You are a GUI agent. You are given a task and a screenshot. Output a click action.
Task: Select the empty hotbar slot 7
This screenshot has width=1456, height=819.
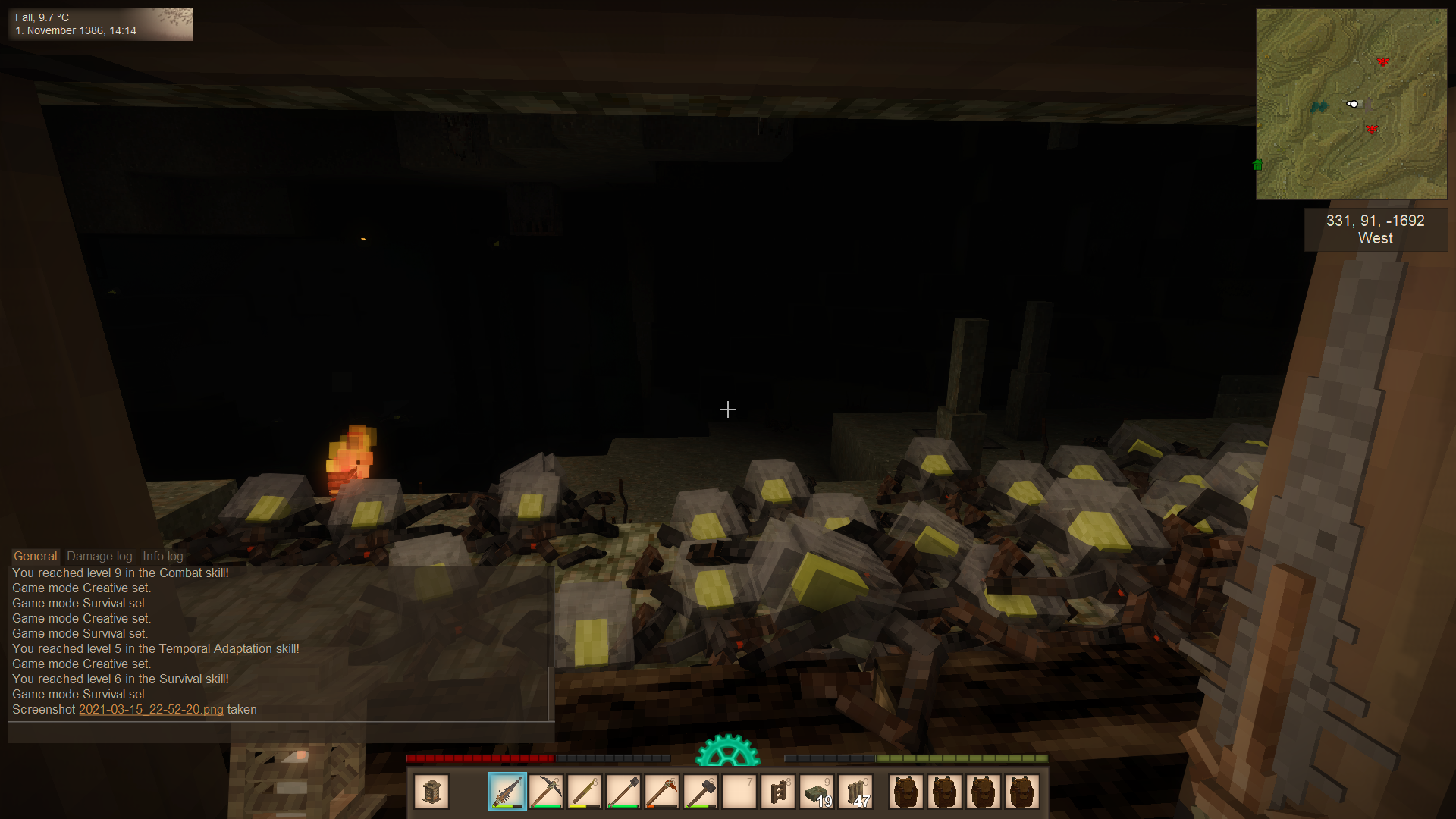tap(739, 792)
